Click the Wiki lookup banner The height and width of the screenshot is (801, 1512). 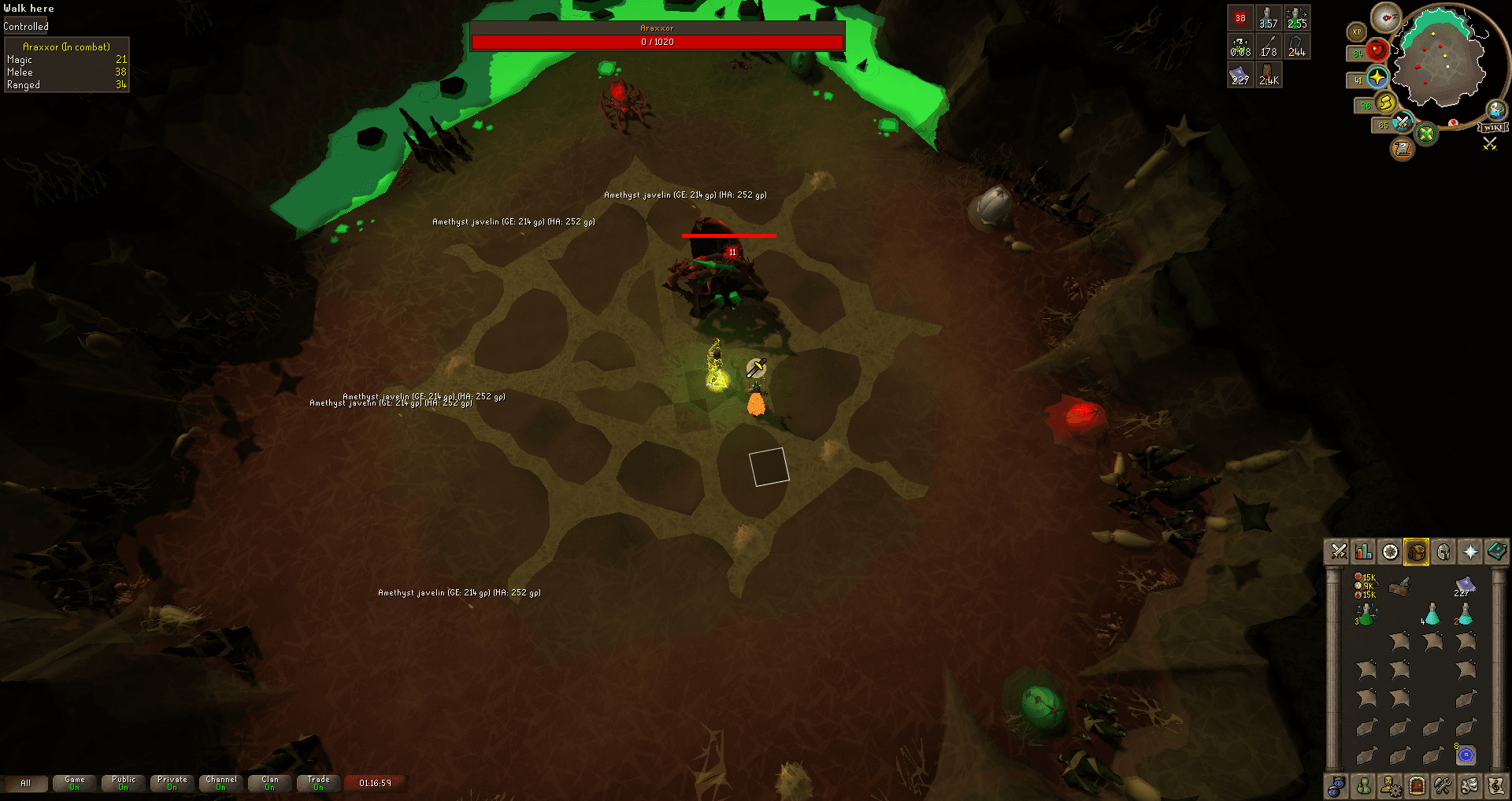coord(1492,128)
